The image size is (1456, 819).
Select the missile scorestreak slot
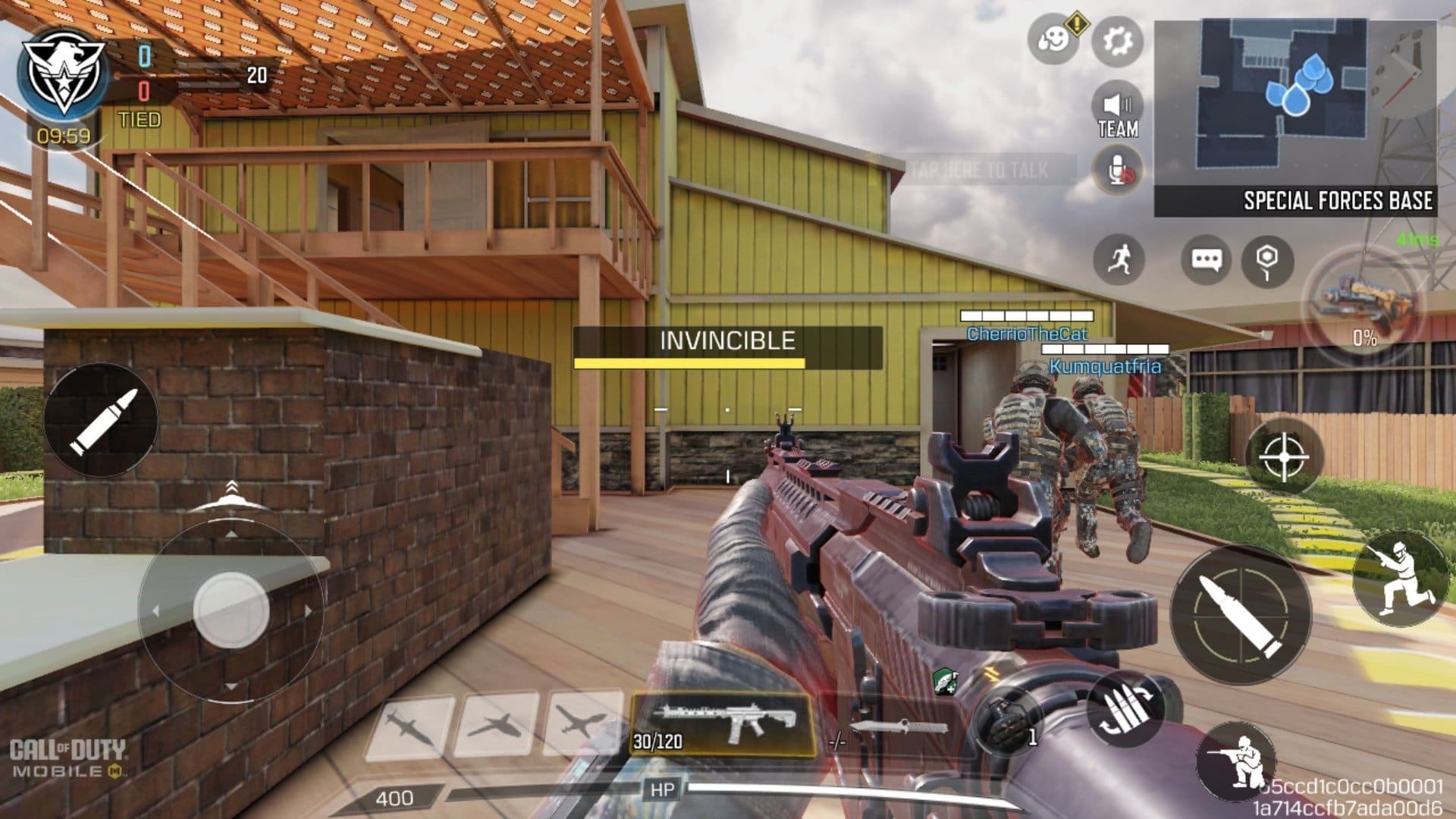pos(411,726)
